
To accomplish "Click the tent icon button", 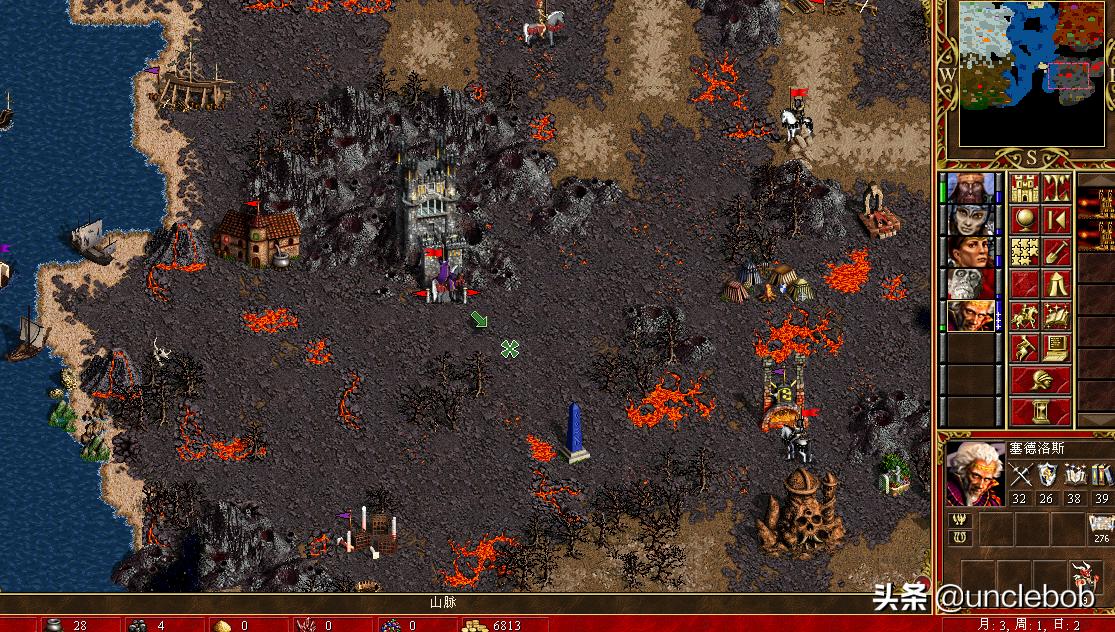I will coord(1057,284).
